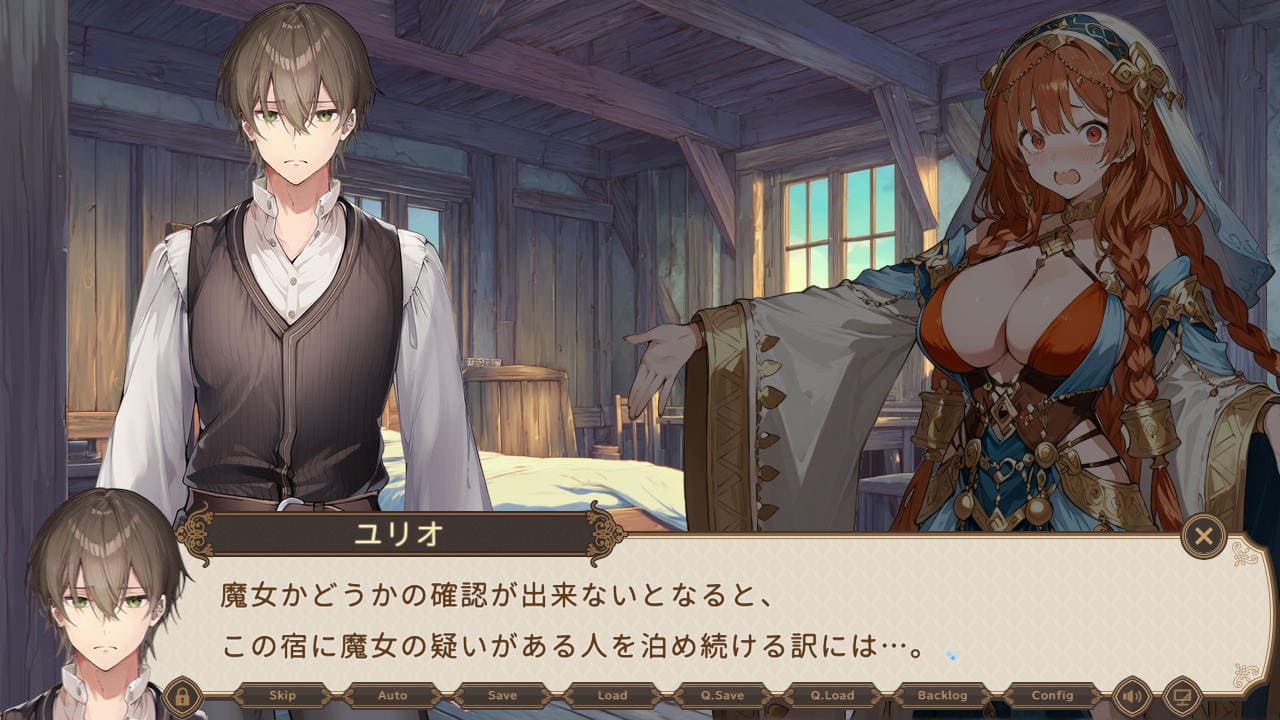
Task: Click the monitor screen icon
Action: [x=1183, y=695]
